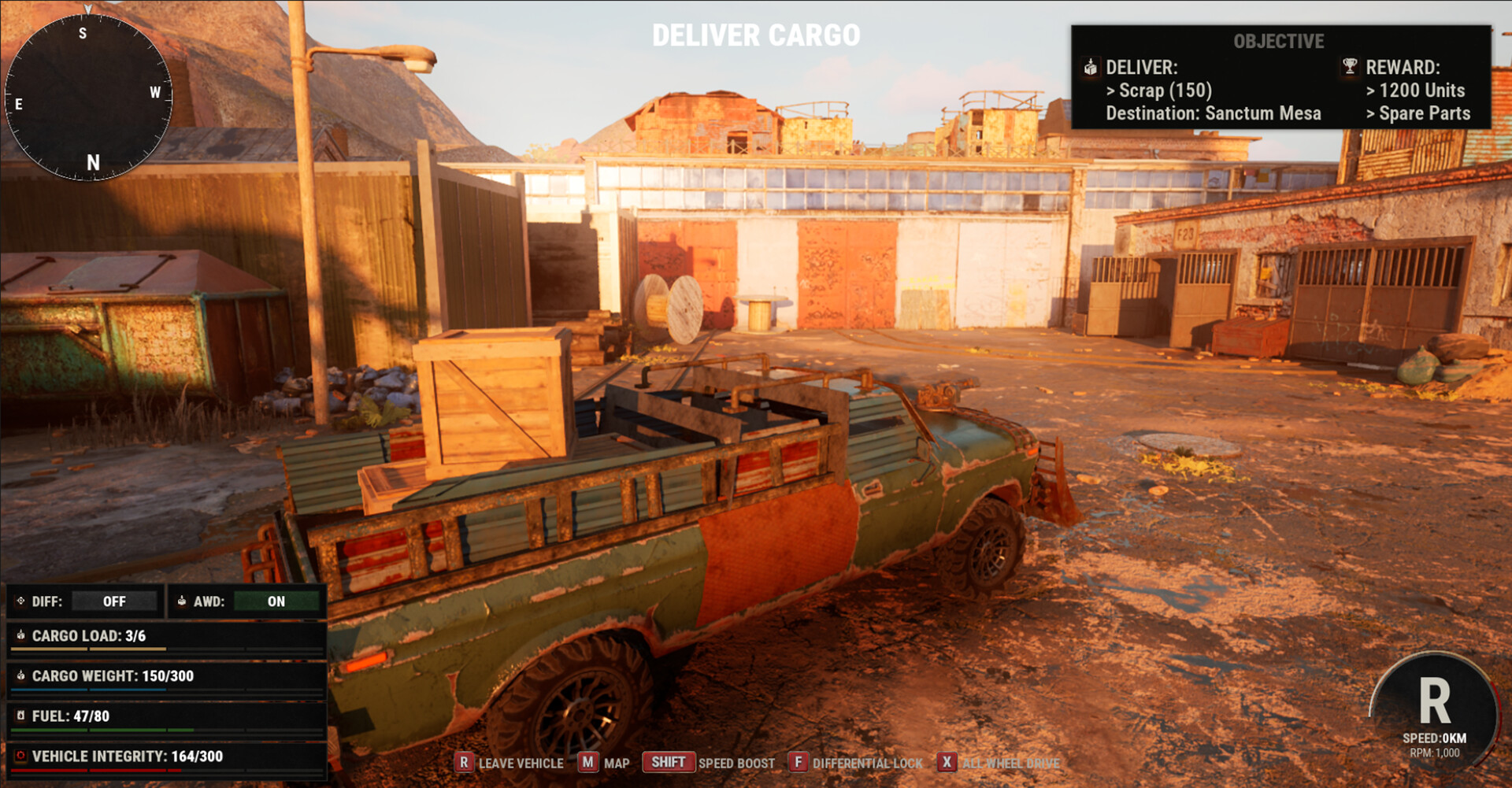The height and width of the screenshot is (788, 1512).
Task: Turn on the DIFF toggle
Action: tap(113, 601)
